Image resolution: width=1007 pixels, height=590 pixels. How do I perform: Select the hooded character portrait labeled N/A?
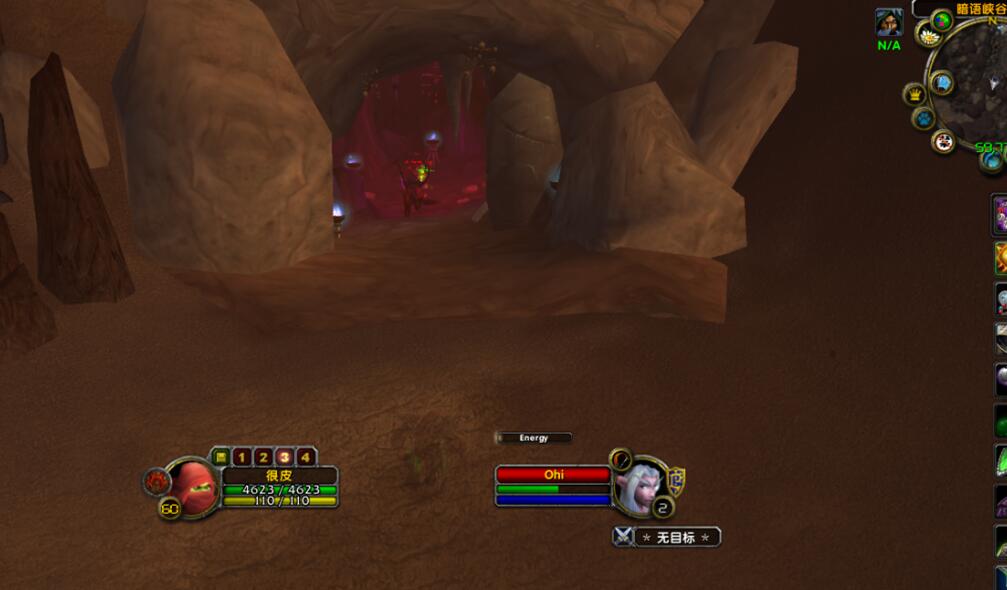click(889, 22)
